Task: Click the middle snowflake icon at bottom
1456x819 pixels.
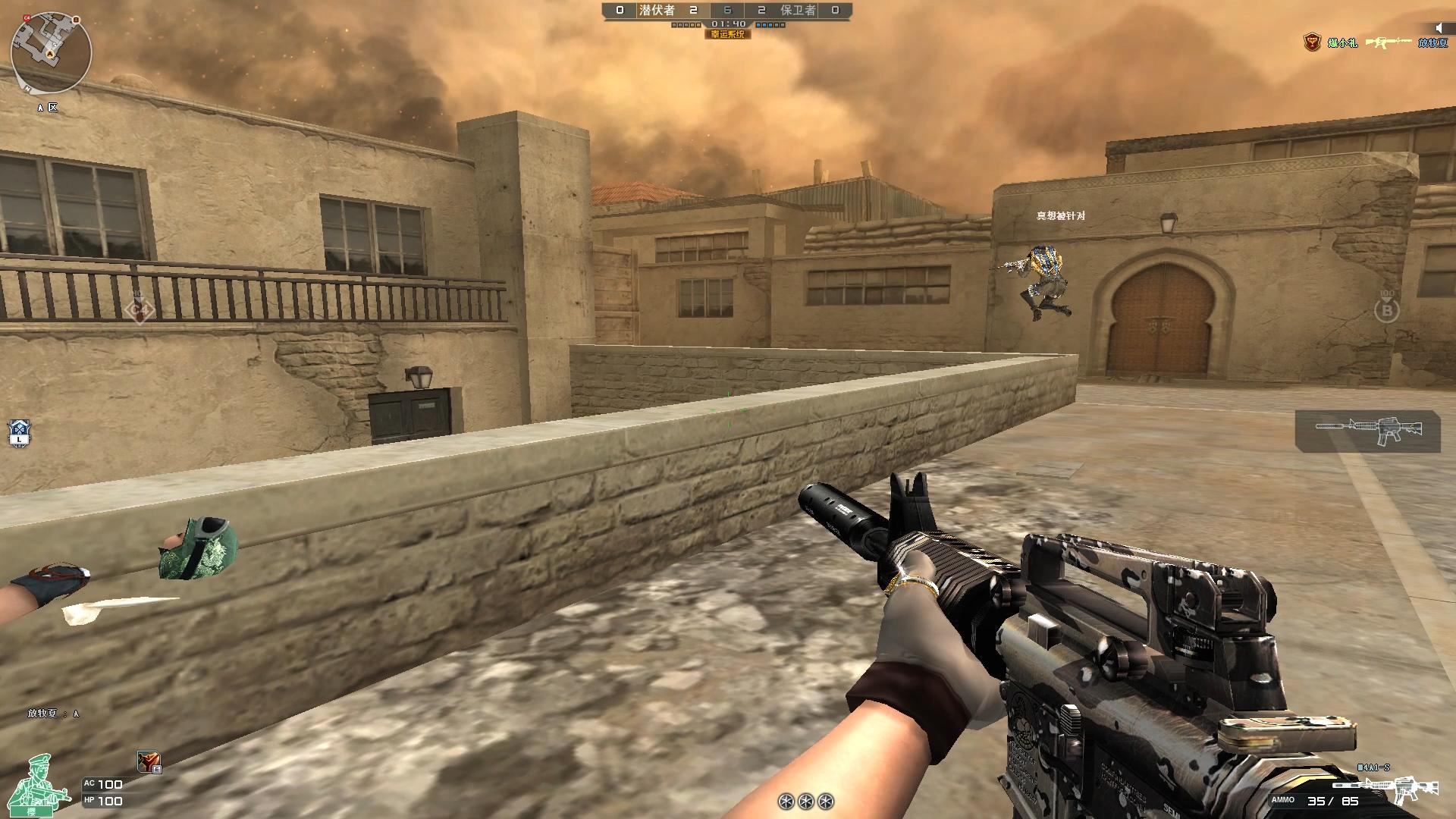Action: click(x=806, y=801)
